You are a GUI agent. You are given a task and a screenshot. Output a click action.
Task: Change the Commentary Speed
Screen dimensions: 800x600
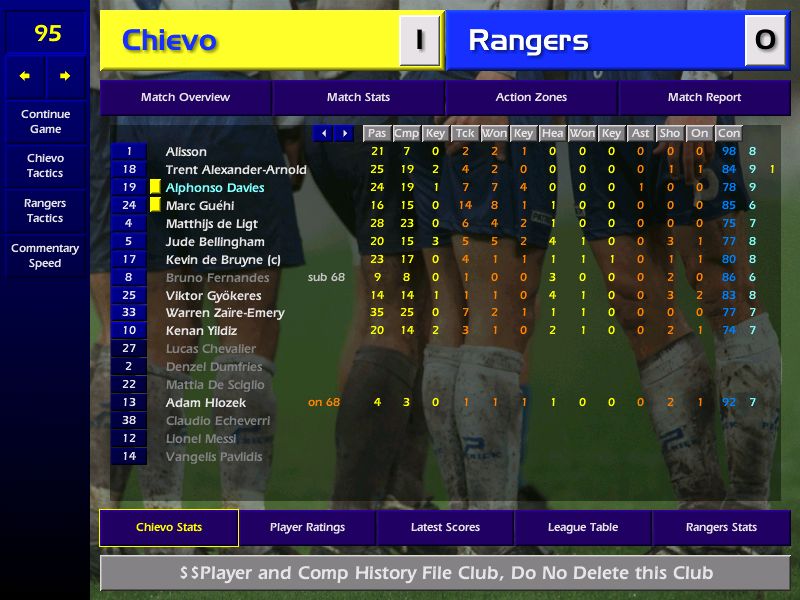(x=45, y=256)
